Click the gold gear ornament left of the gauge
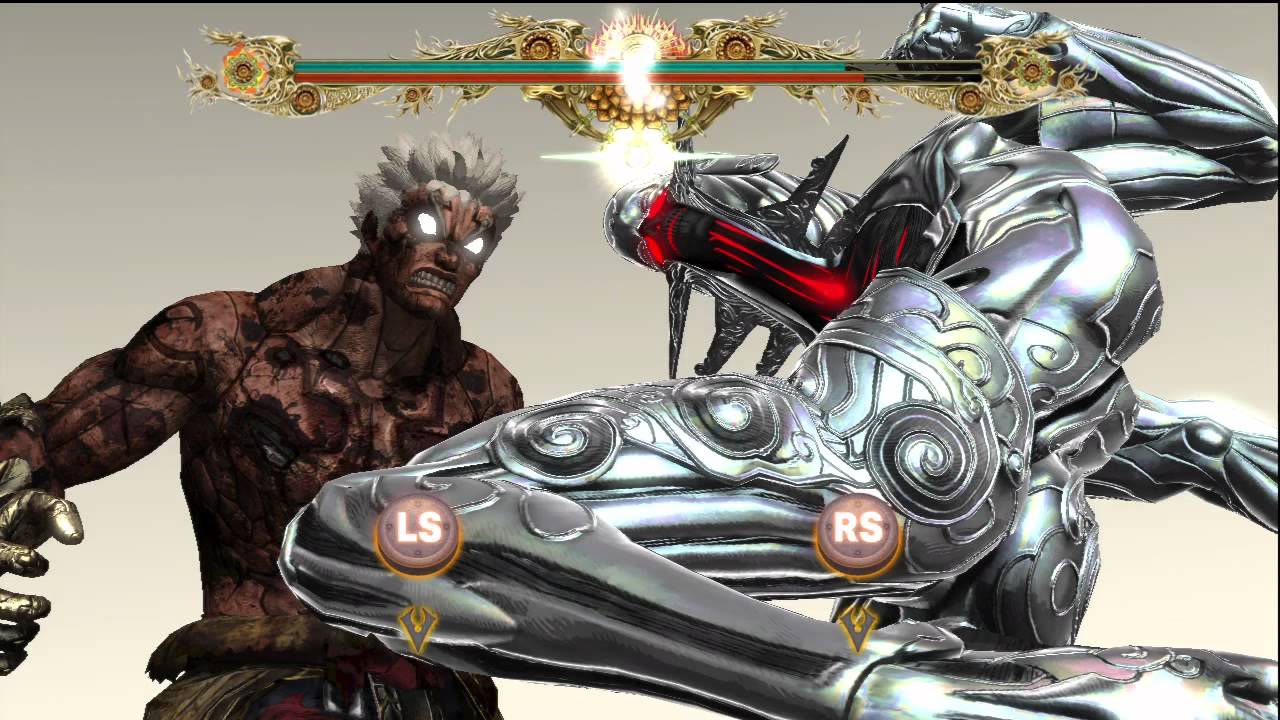Viewport: 1280px width, 720px height. coord(540,47)
